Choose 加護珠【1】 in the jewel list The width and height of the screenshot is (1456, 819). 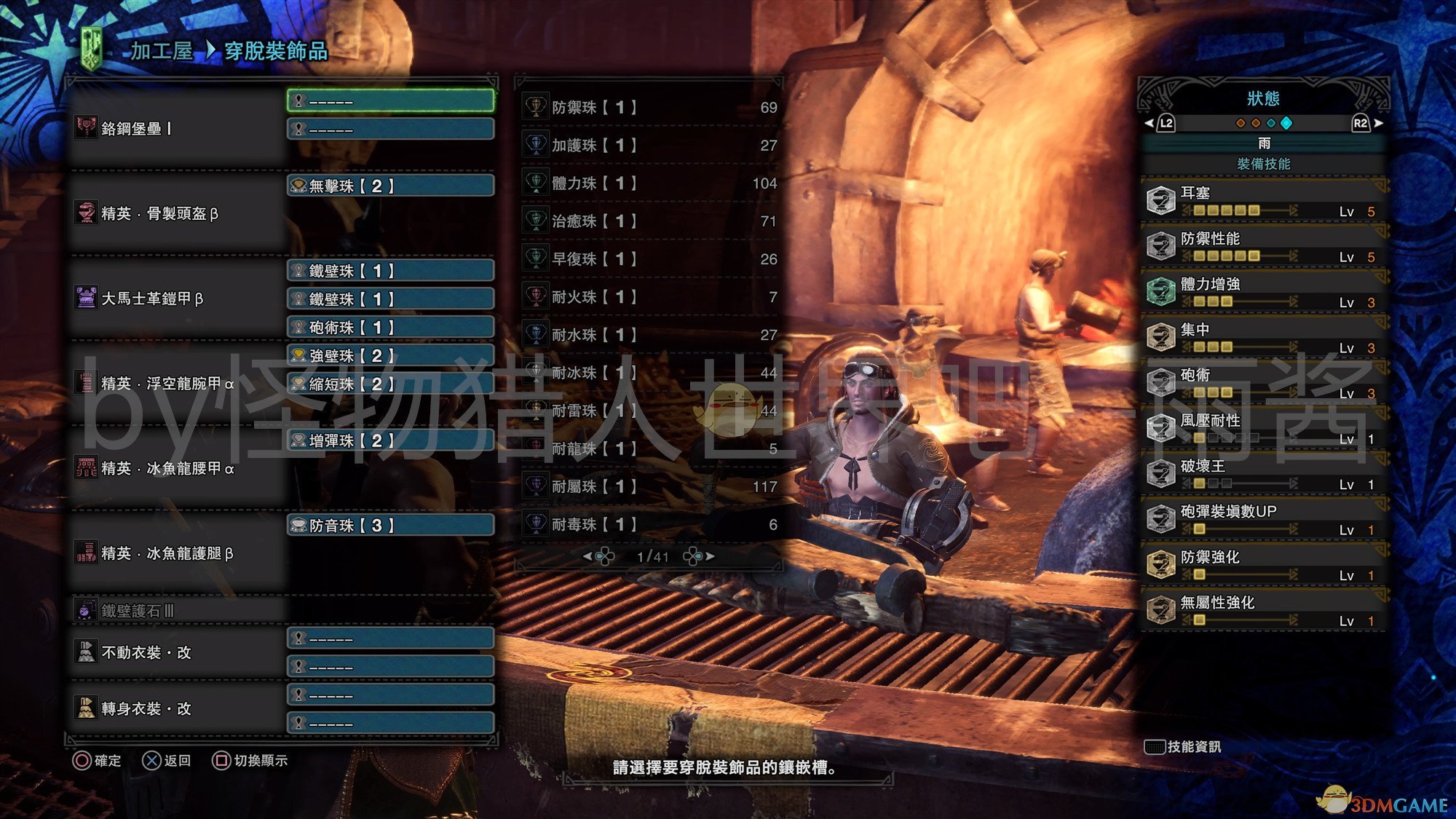click(x=649, y=146)
